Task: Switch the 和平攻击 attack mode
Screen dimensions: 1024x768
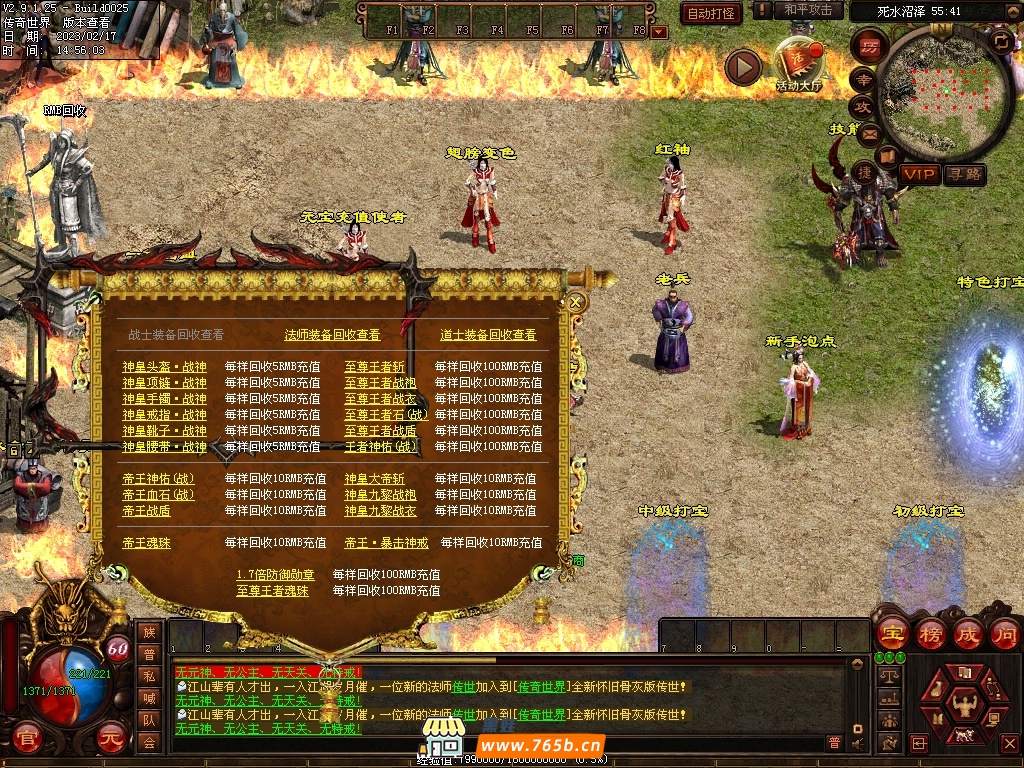Action: (x=808, y=10)
